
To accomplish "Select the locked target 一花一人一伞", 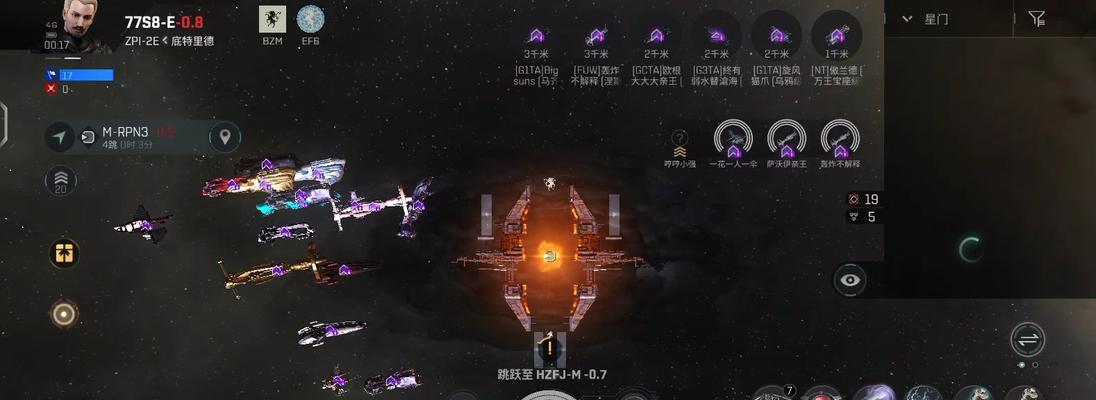I will click(733, 140).
